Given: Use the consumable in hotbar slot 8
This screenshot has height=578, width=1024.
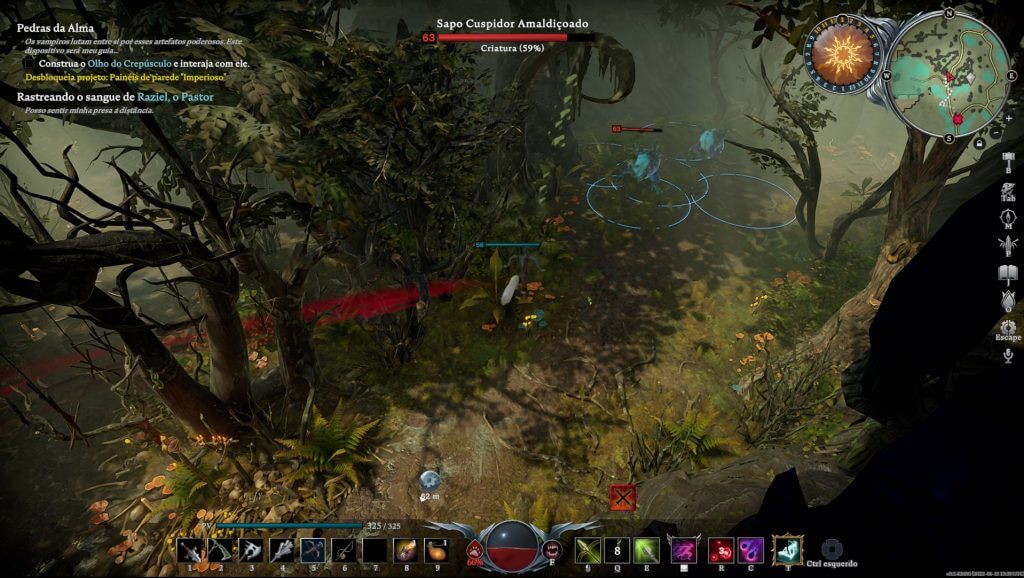Looking at the screenshot, I should pyautogui.click(x=406, y=550).
